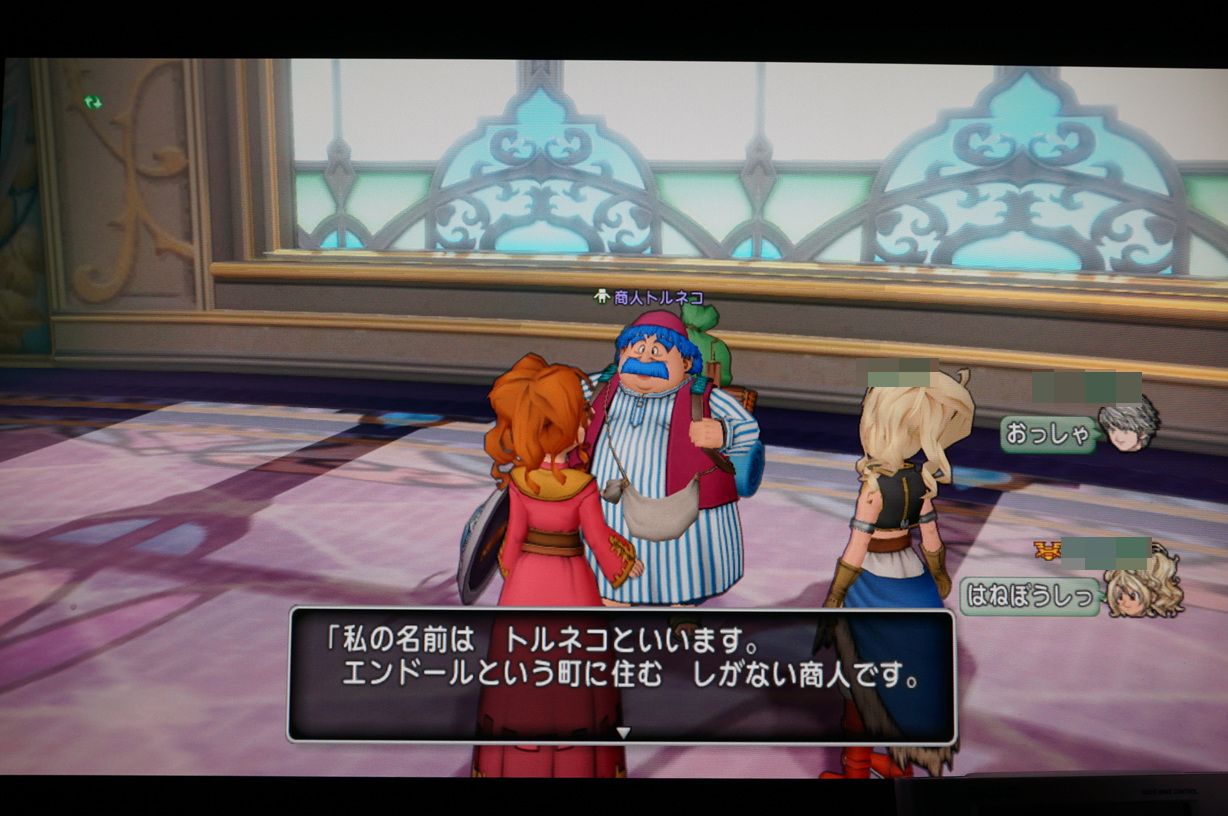
Task: Advance dialogue with the white continue arrow
Action: pos(623,733)
